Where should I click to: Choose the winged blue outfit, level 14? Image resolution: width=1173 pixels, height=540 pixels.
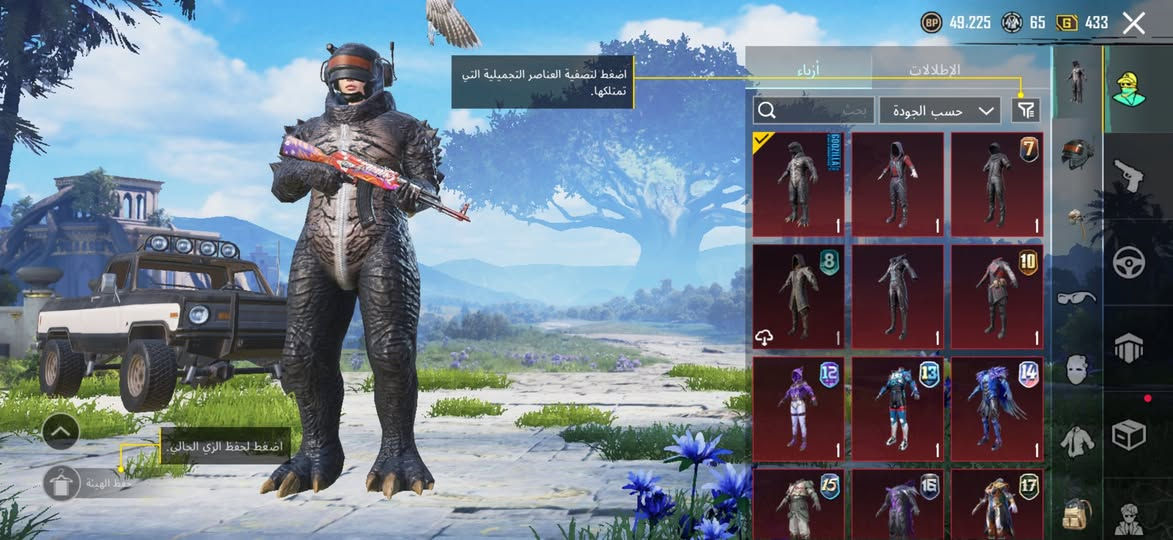pyautogui.click(x=996, y=408)
